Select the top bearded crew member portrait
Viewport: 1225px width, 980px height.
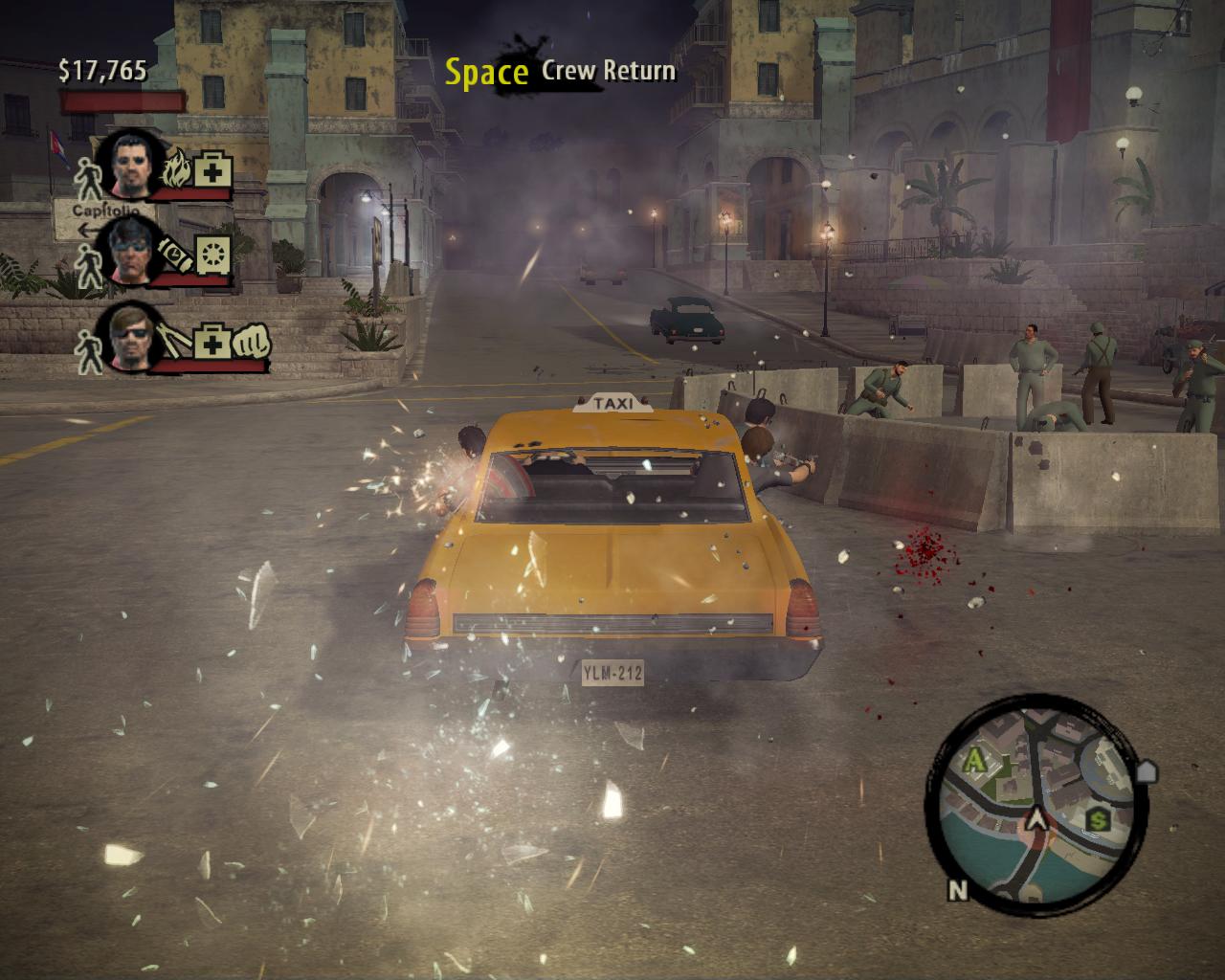click(x=133, y=165)
